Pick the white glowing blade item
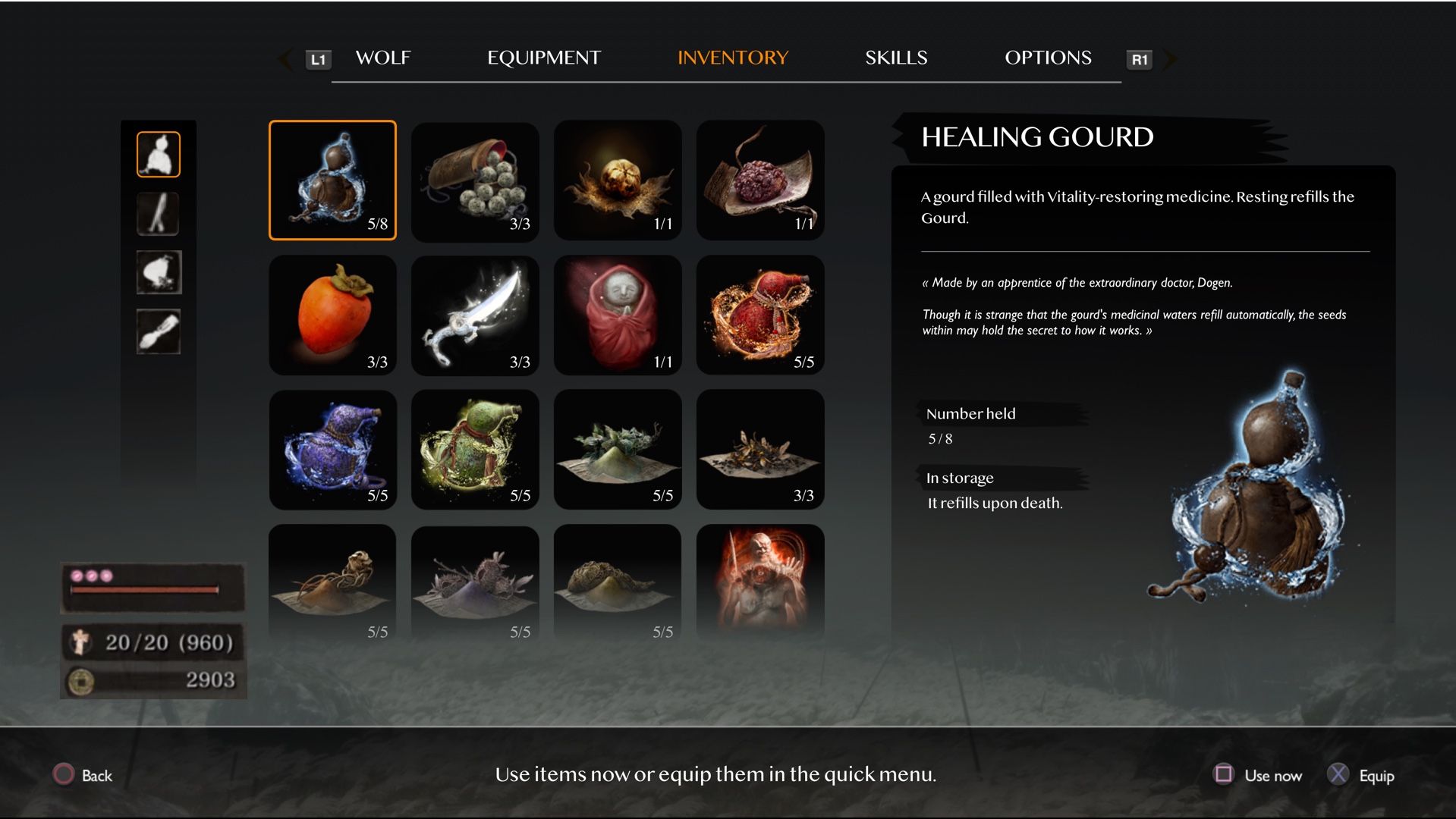 tap(475, 315)
